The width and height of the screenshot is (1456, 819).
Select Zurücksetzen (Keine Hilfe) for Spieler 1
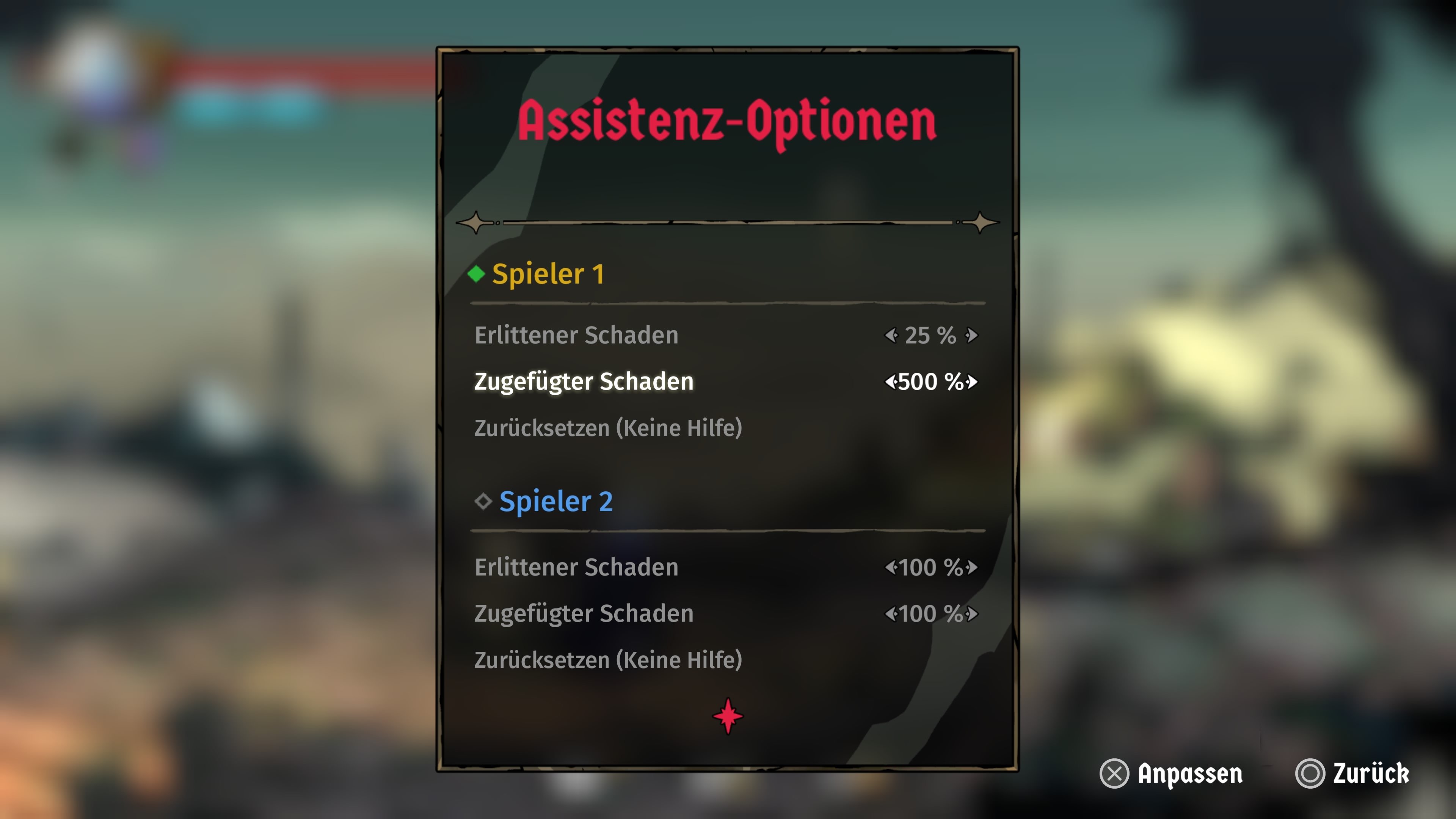609,428
